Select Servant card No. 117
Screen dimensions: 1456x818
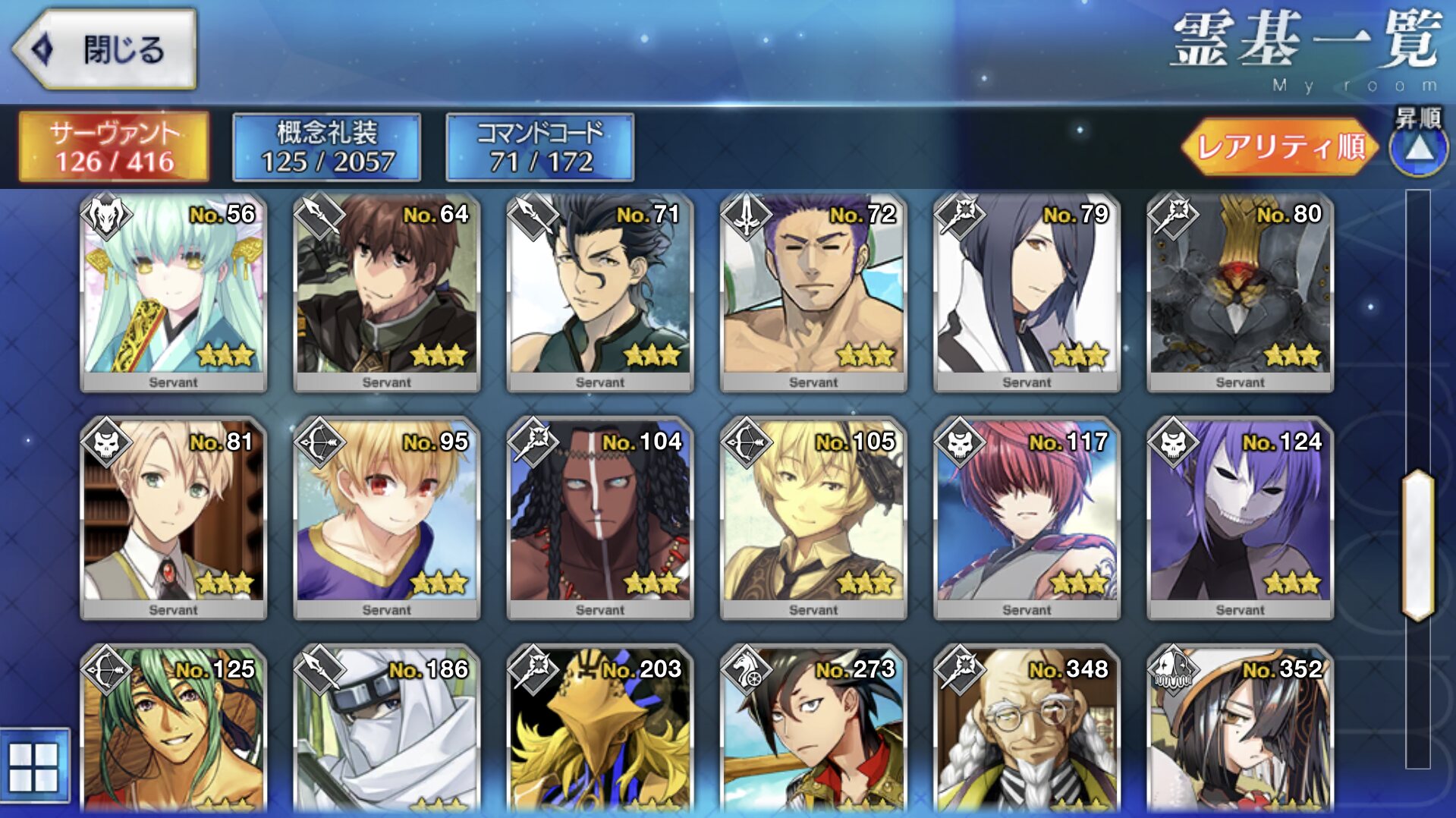point(1027,518)
